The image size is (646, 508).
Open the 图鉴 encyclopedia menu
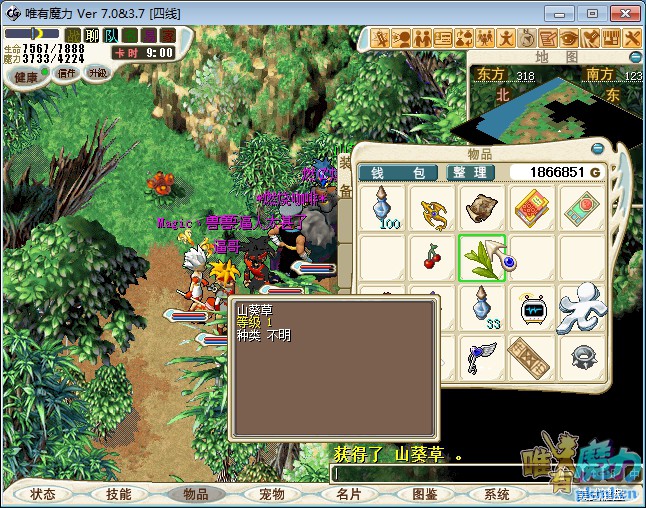[x=424, y=494]
